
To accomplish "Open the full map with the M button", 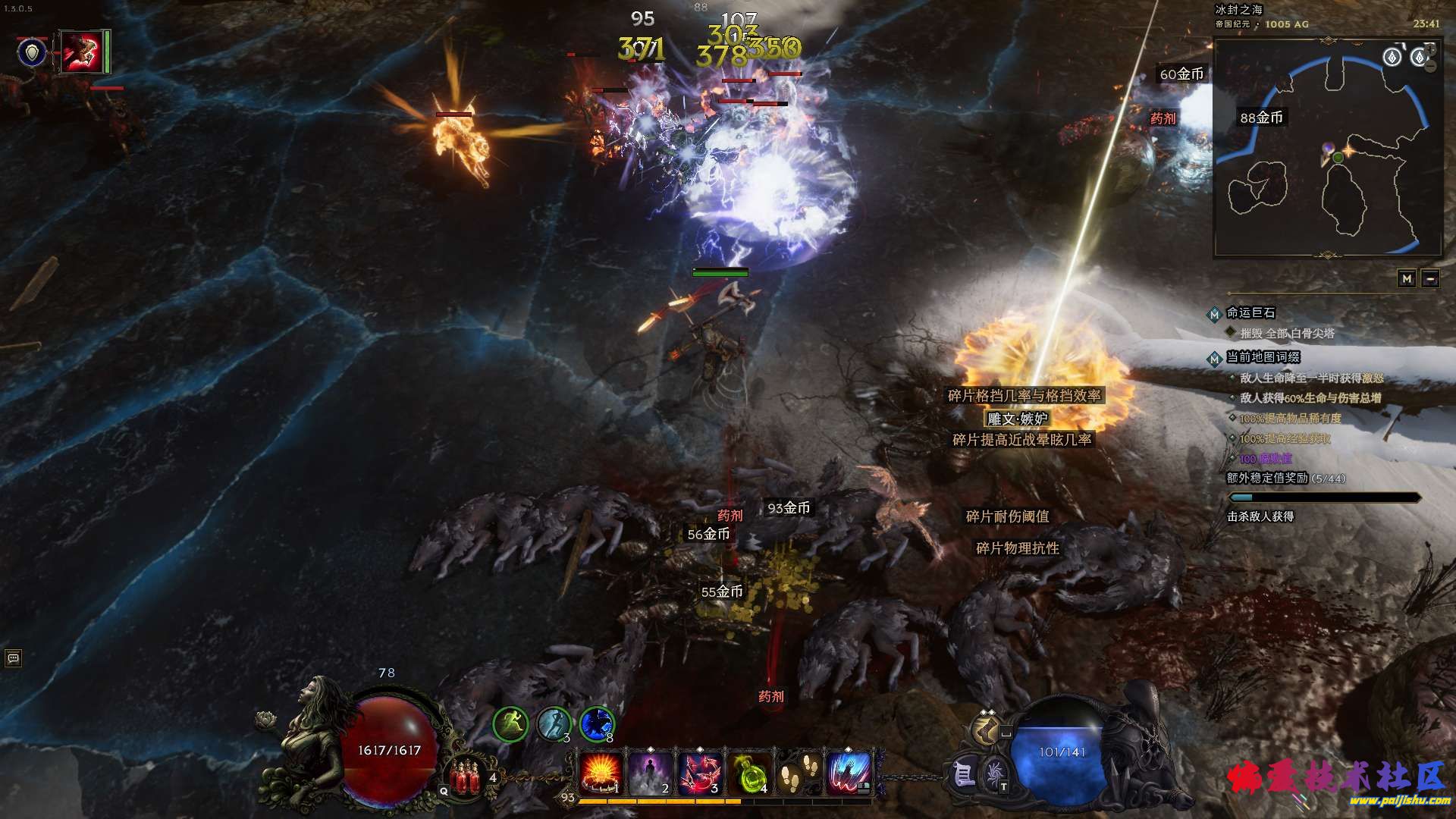I will click(1407, 279).
